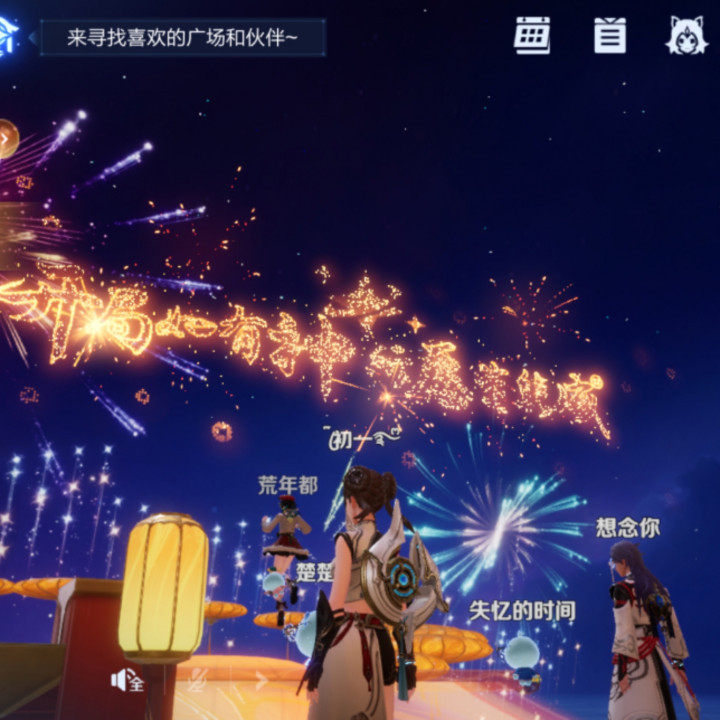The width and height of the screenshot is (720, 720).
Task: Open the gift box rewards icon
Action: (610, 36)
